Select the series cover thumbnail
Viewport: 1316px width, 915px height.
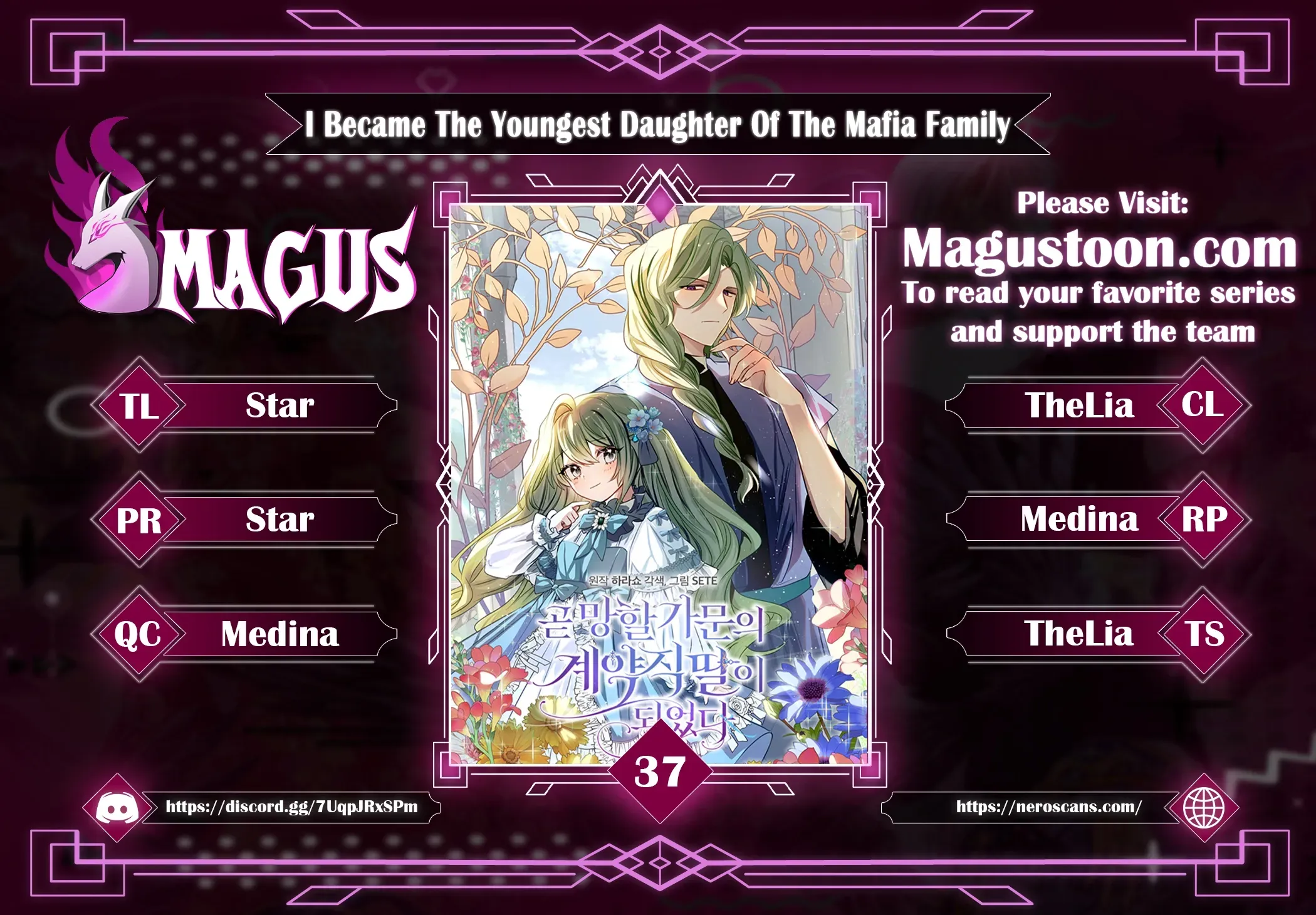[x=659, y=483]
